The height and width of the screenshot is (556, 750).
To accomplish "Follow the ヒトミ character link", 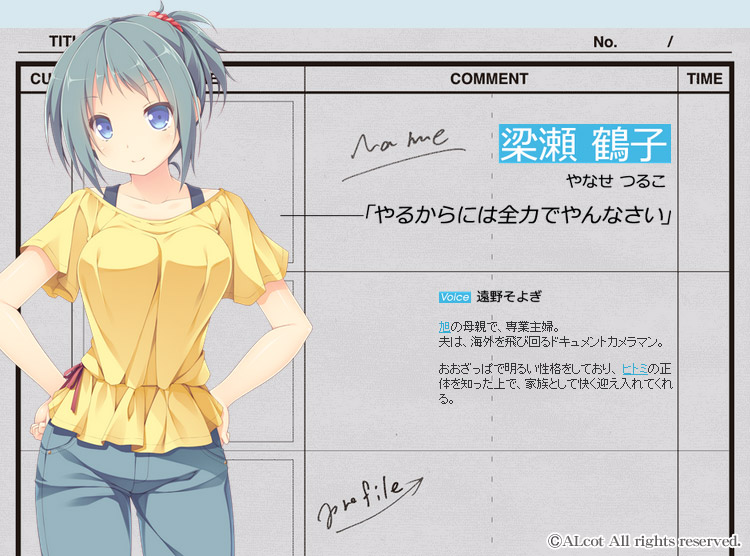I will pyautogui.click(x=634, y=369).
